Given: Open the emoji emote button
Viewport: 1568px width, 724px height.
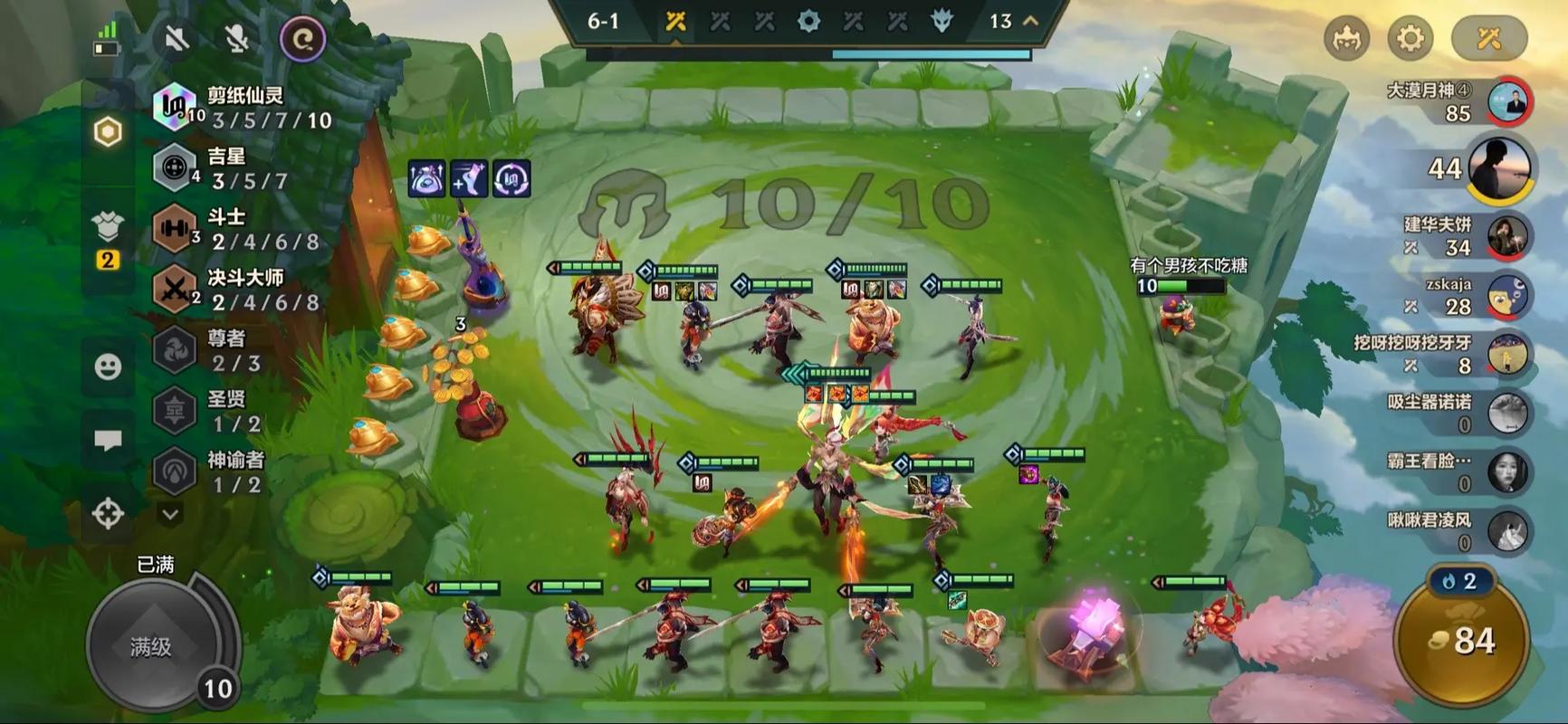Looking at the screenshot, I should click(108, 367).
